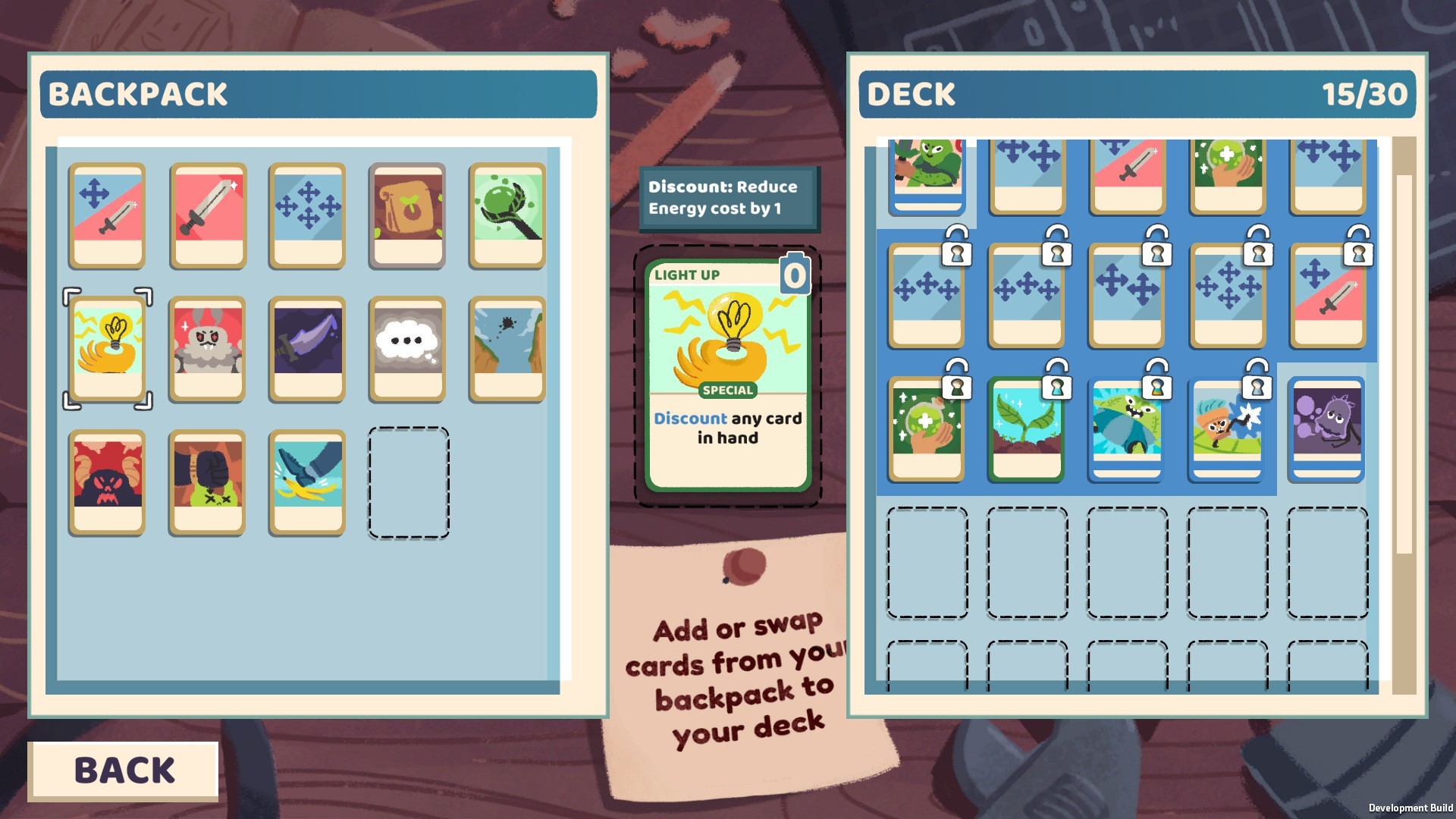Image resolution: width=1456 pixels, height=819 pixels.
Task: Select the sword attack card in the backpack
Action: tap(207, 216)
